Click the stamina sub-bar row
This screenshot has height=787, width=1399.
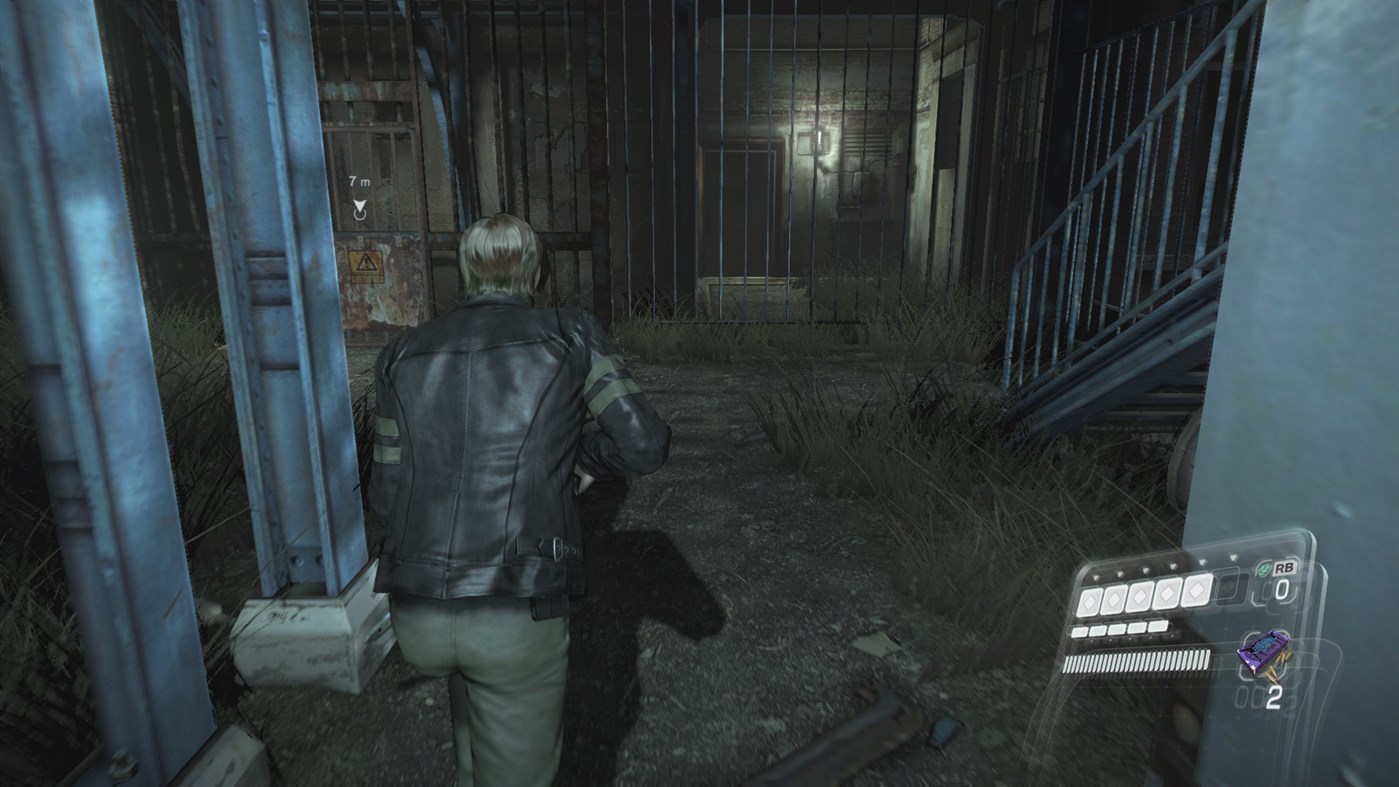point(1120,629)
